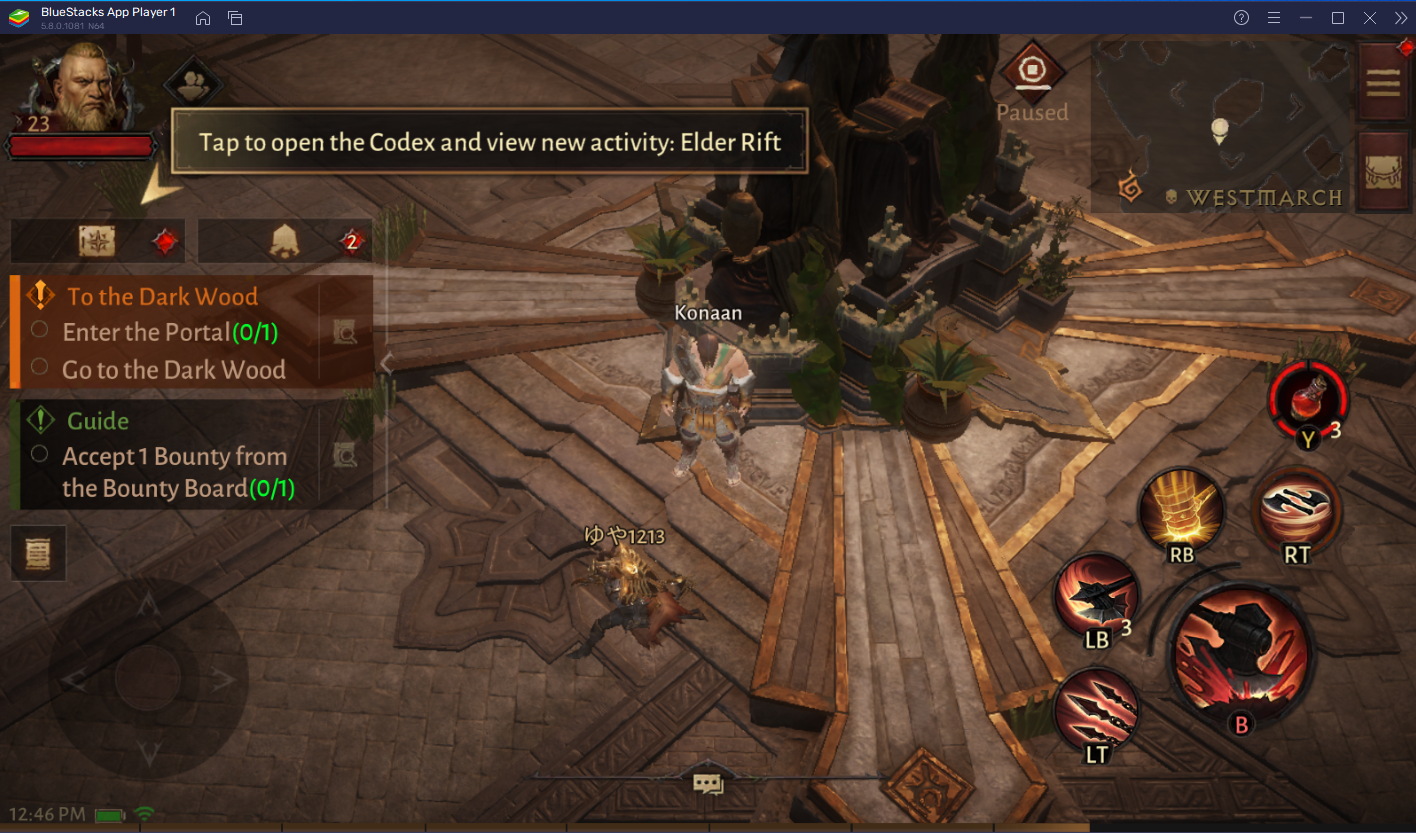Open the inventory bag below the minimap
Screen dimensions: 1416x833
tap(1384, 172)
